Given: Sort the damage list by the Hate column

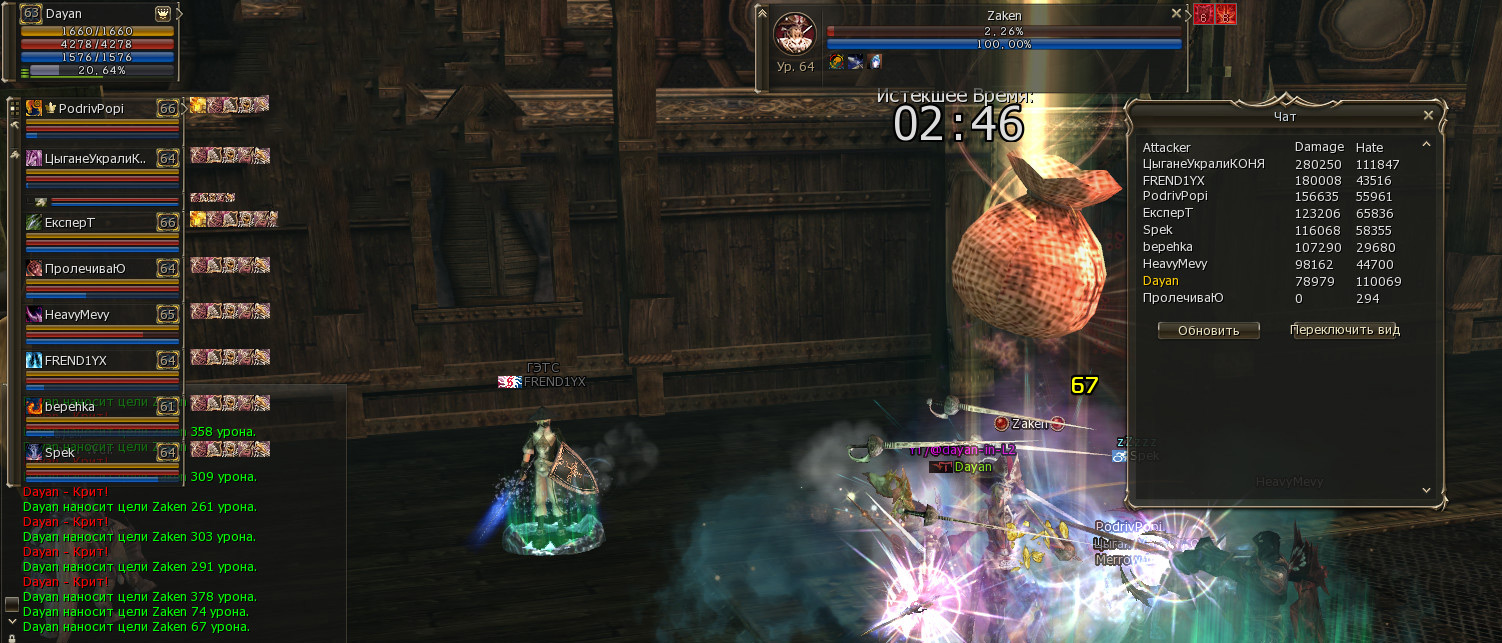Looking at the screenshot, I should tap(1369, 147).
